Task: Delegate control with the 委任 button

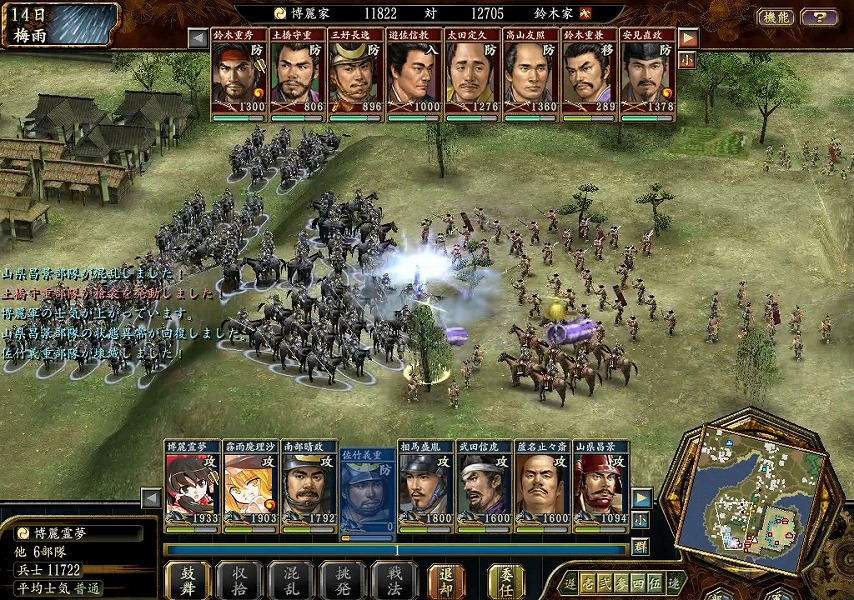Action: coord(506,580)
